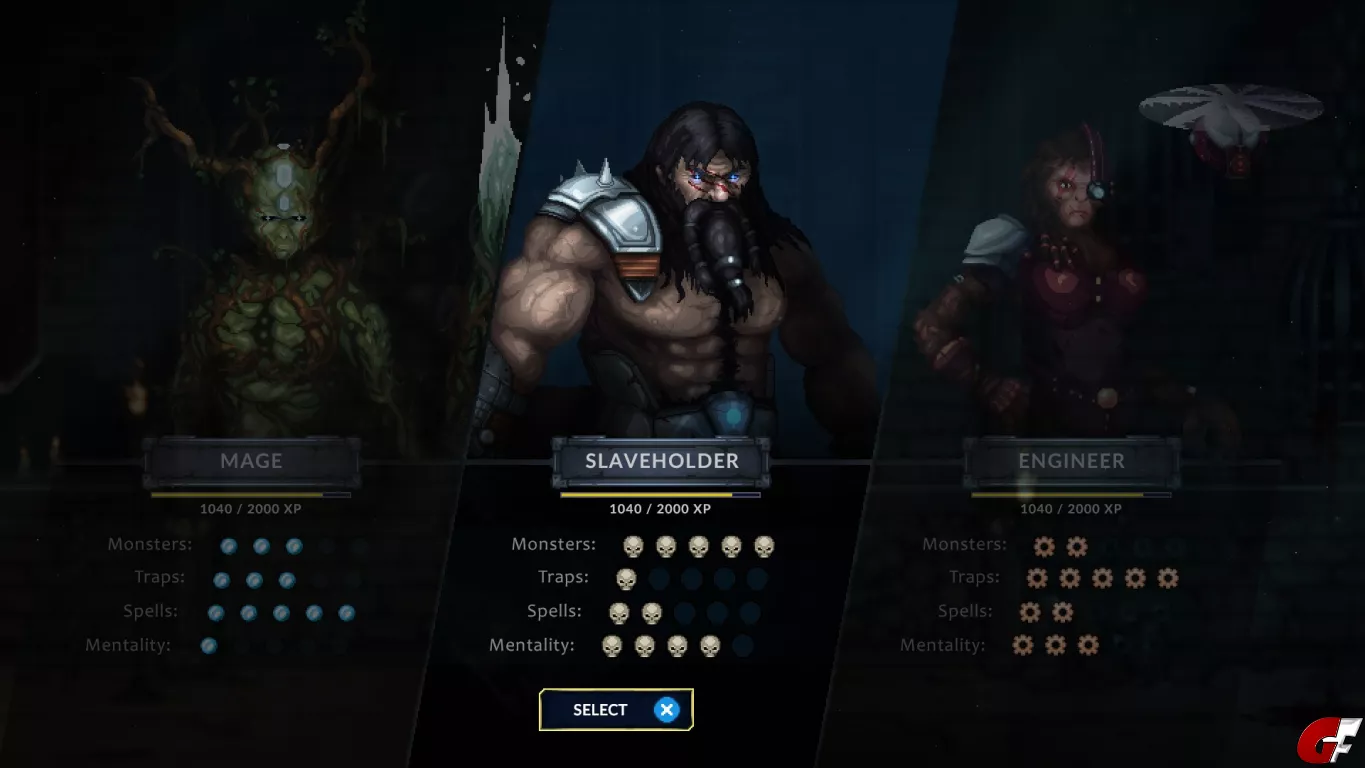Viewport: 1365px width, 768px height.
Task: Choose the Mage class nameplate
Action: 251,461
